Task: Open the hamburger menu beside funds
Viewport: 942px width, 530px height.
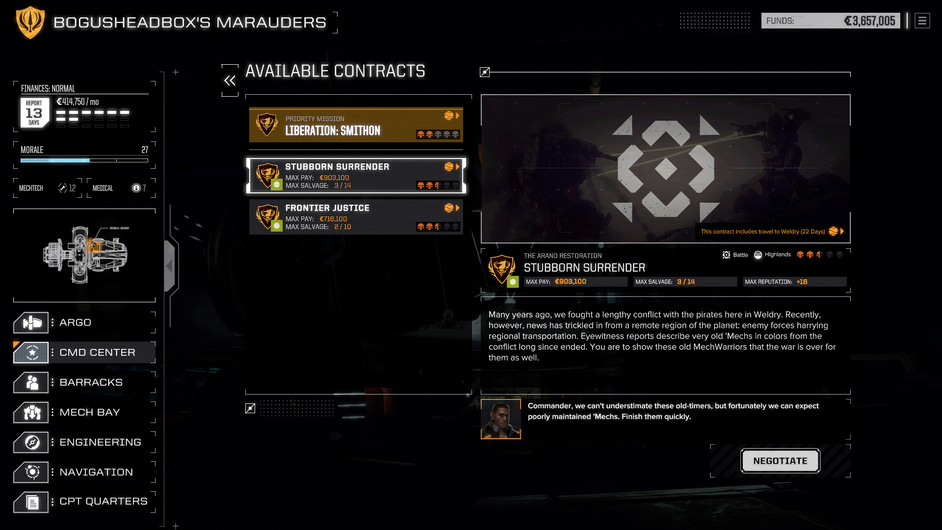Action: [x=922, y=20]
